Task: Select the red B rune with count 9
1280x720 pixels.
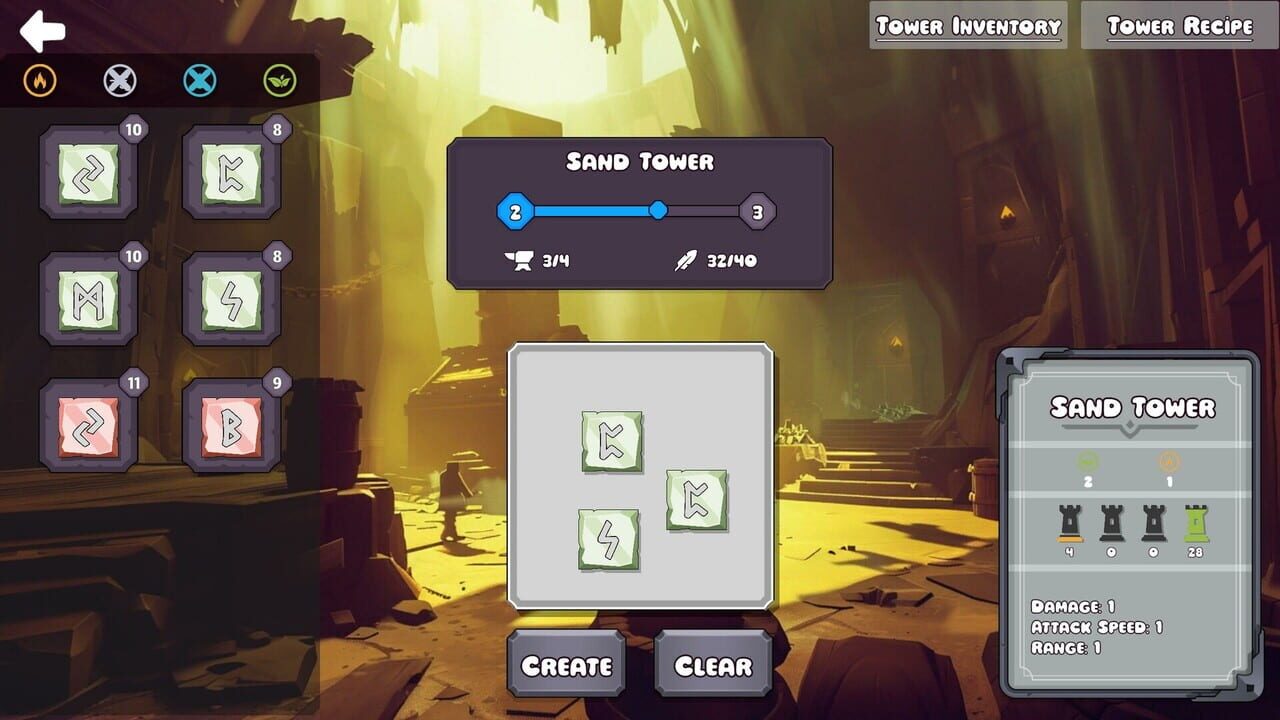Action: click(231, 422)
